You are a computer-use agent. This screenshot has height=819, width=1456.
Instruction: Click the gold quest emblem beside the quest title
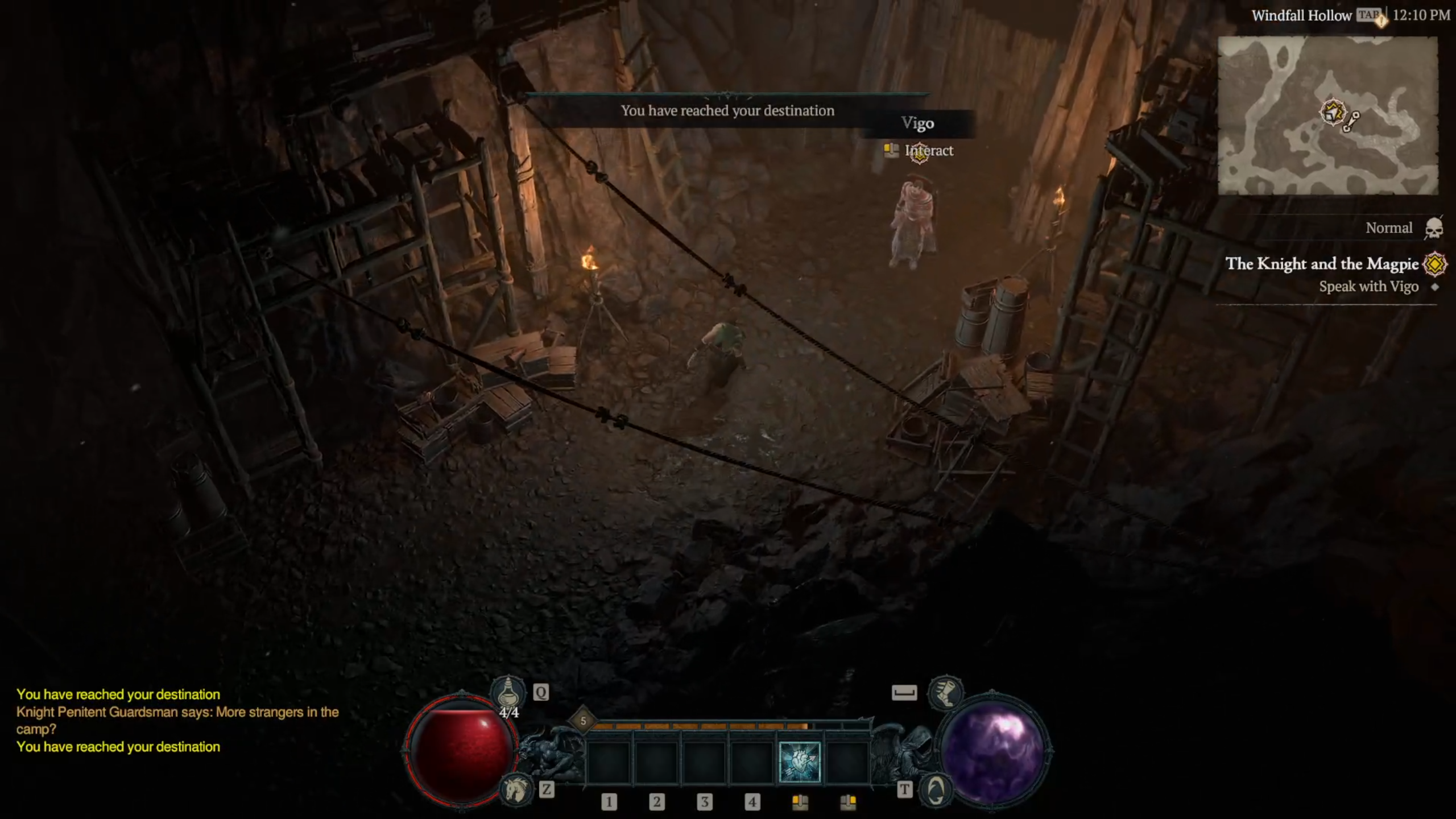pyautogui.click(x=1434, y=264)
